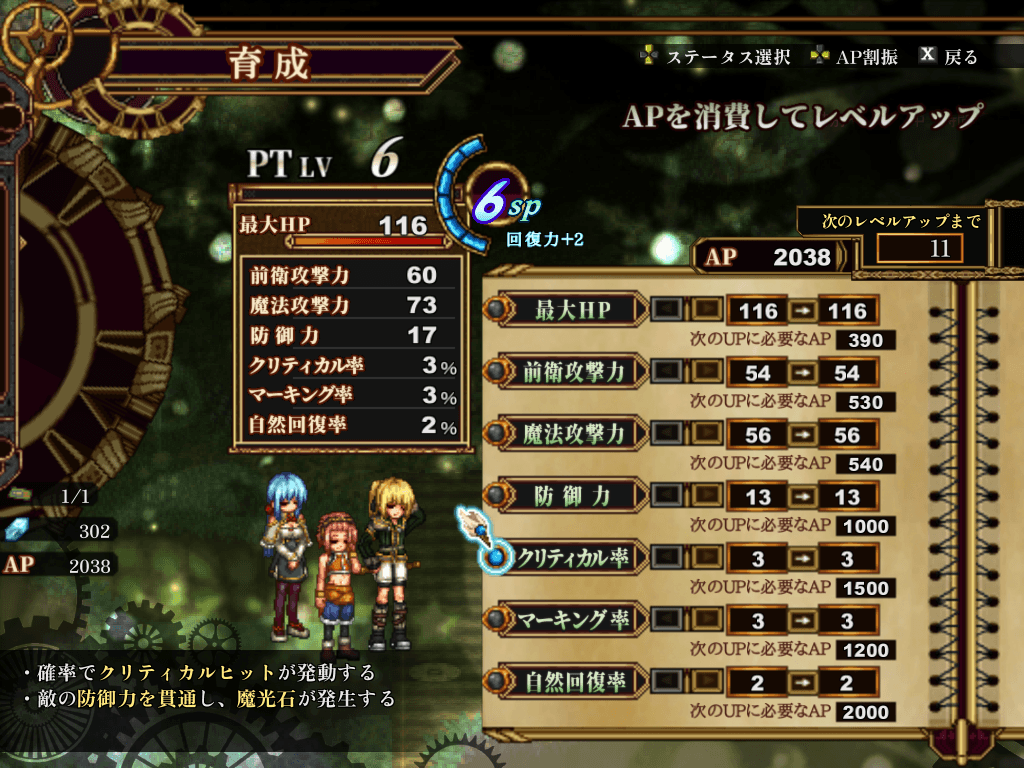Select the 最大HP stat row
The height and width of the screenshot is (768, 1024).
pyautogui.click(x=572, y=310)
